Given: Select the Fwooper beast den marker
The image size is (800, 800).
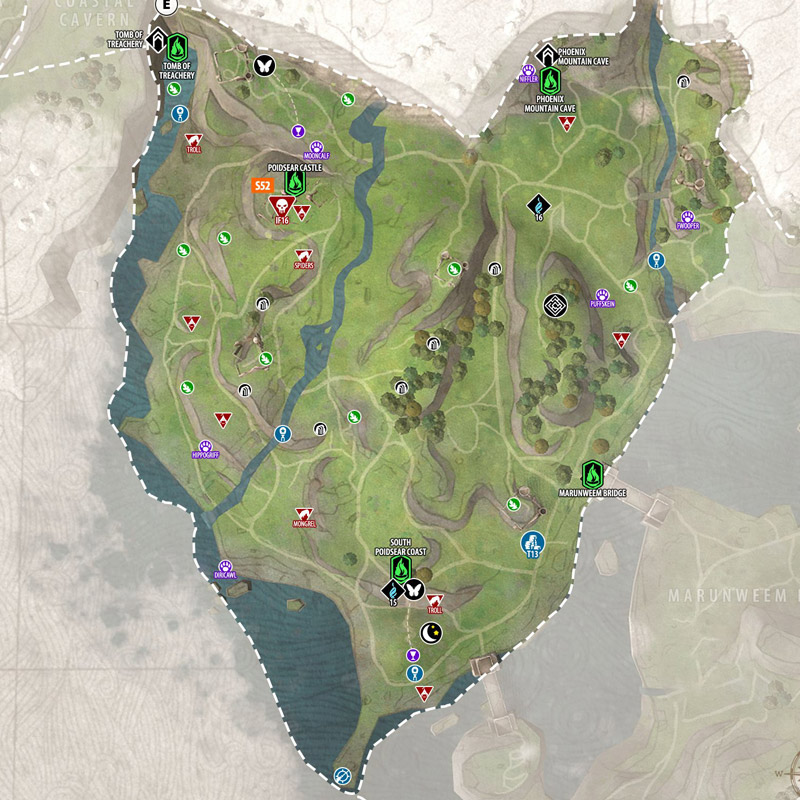Looking at the screenshot, I should [688, 216].
